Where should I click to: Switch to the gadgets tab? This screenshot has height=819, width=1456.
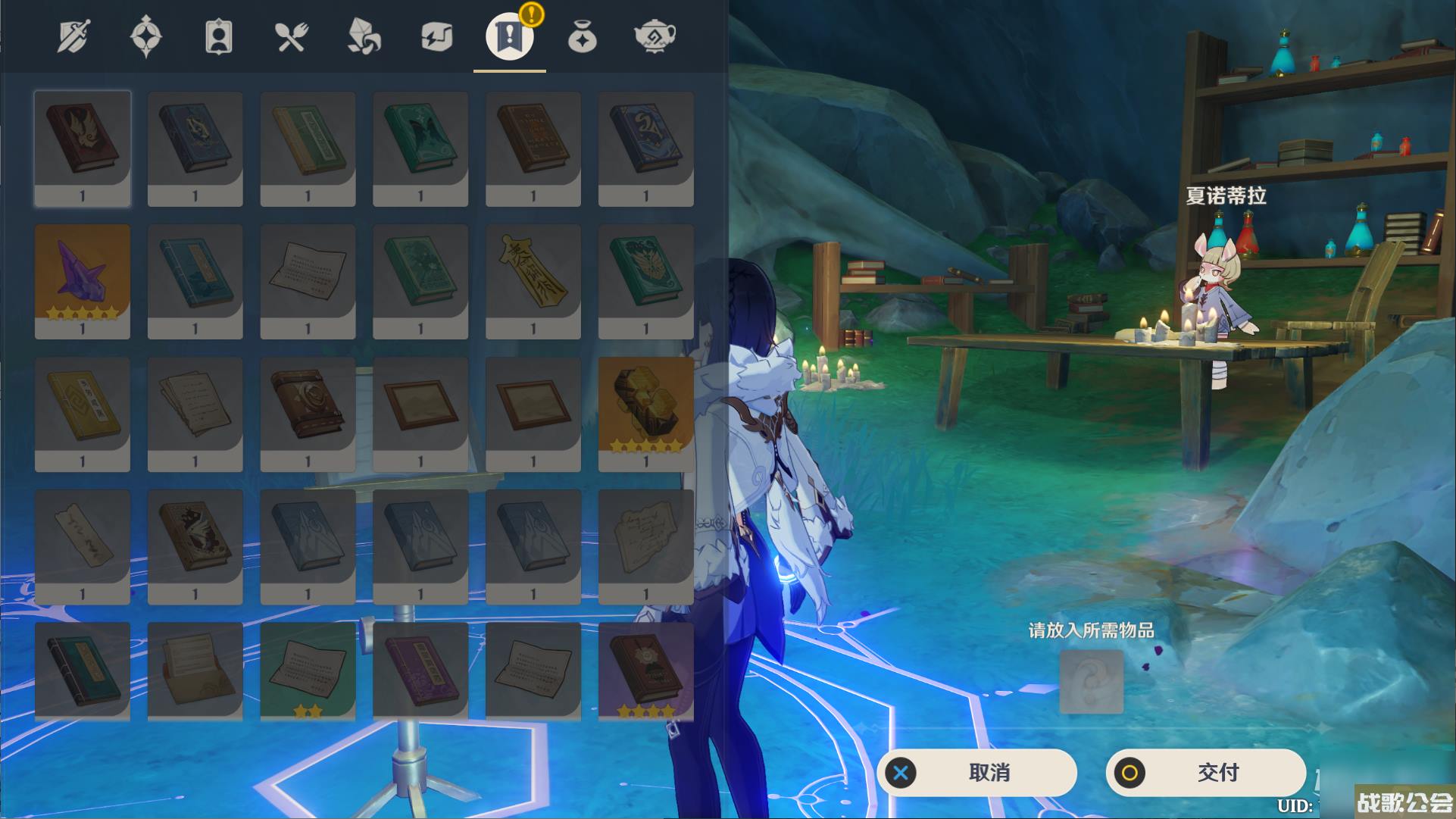[x=436, y=36]
